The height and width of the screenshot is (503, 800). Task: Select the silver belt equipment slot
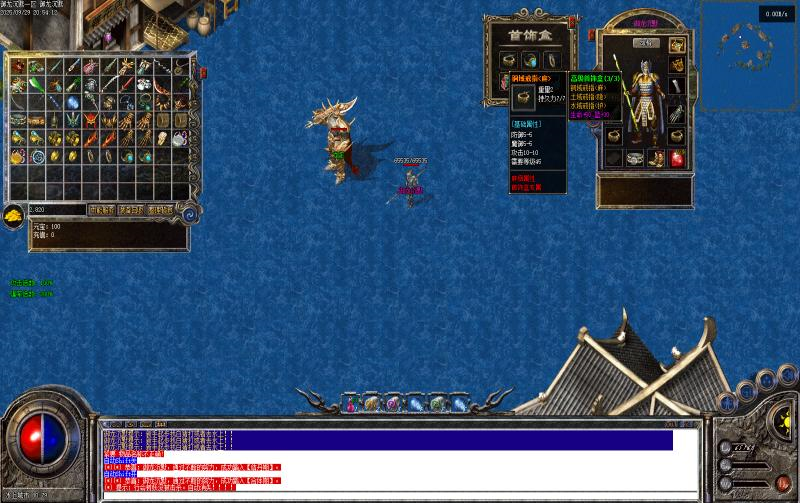tap(635, 158)
